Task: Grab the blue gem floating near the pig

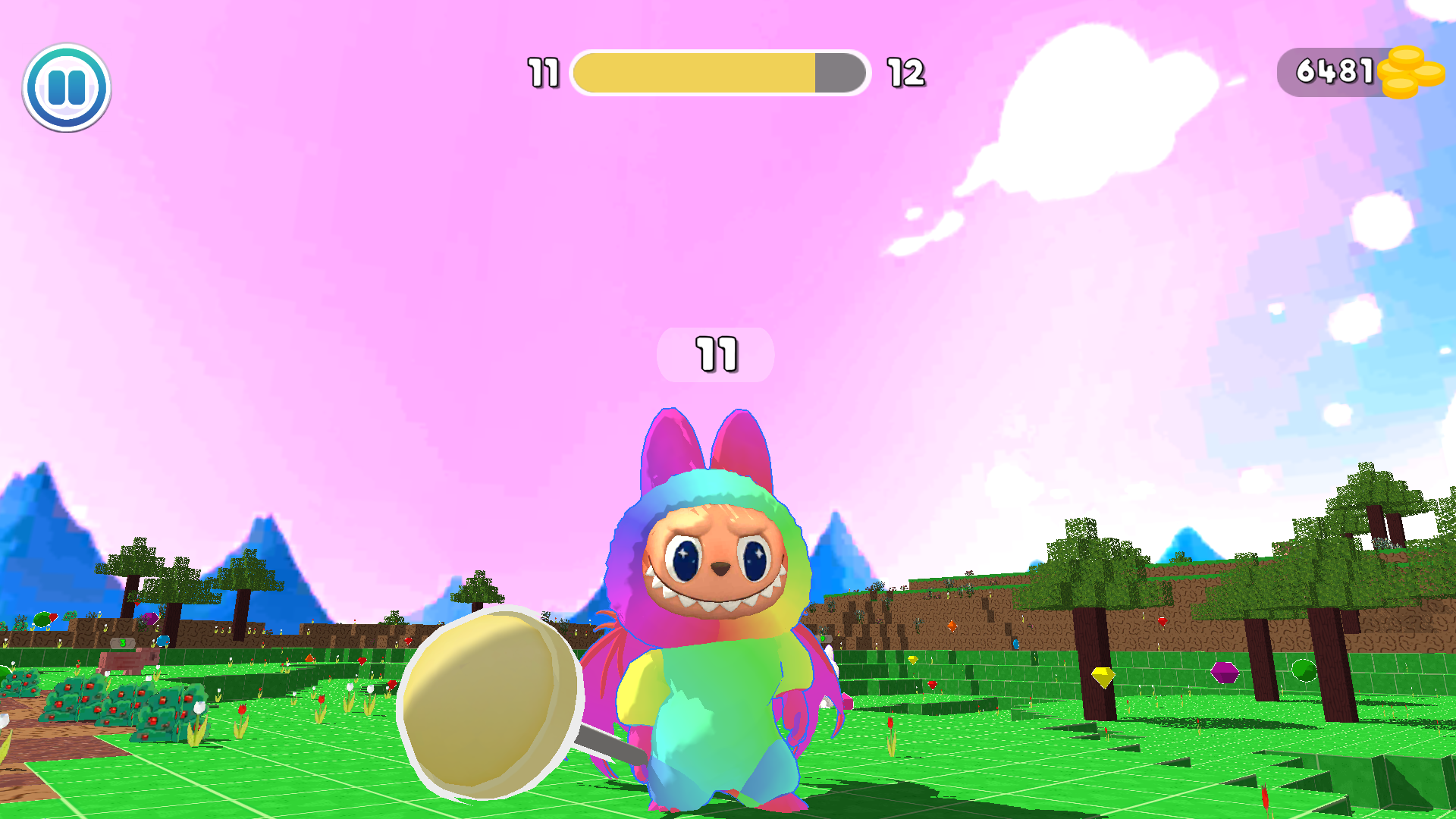Action: coord(162,642)
